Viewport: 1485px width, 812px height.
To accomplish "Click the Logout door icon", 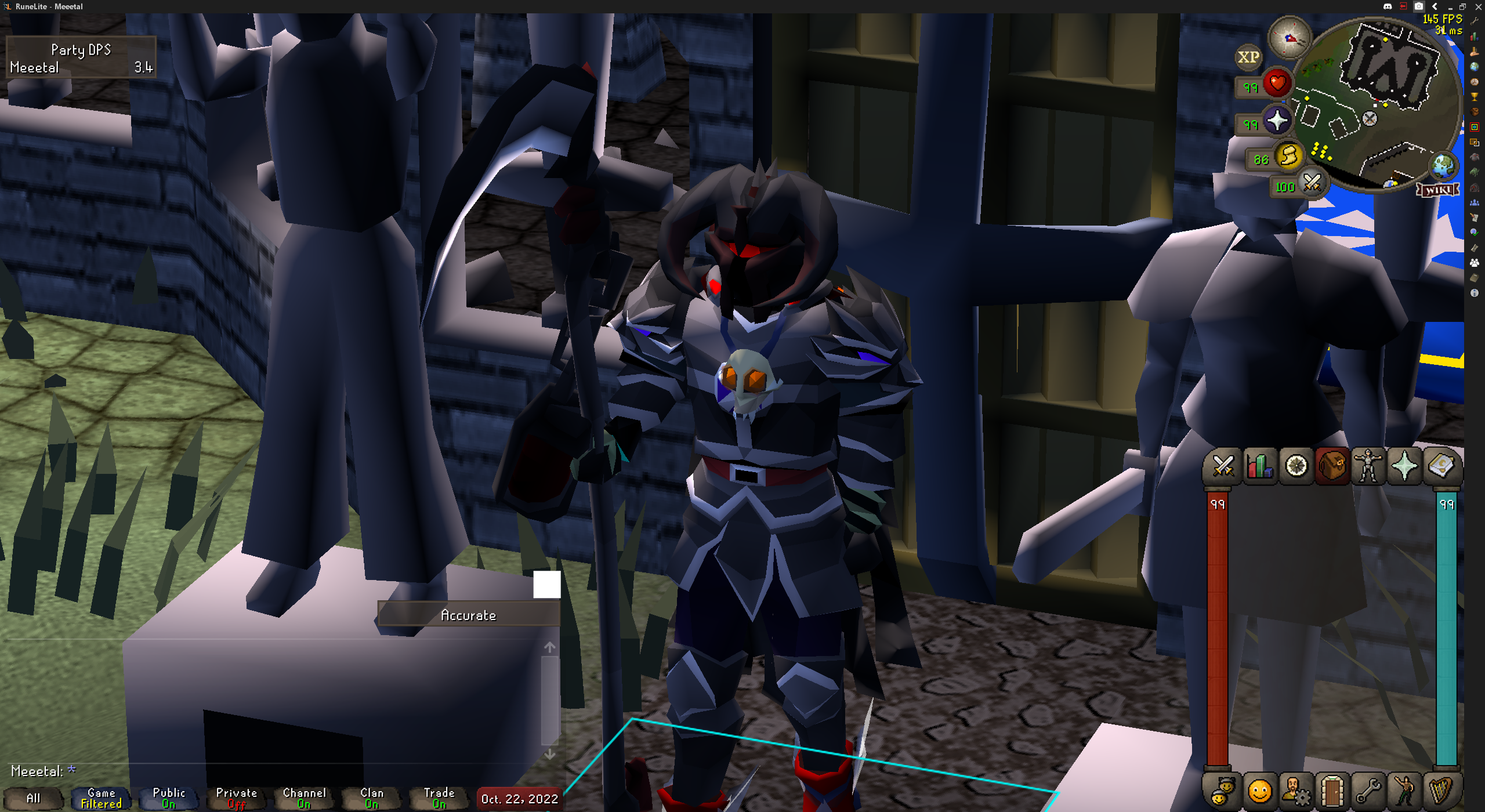I will (1332, 791).
